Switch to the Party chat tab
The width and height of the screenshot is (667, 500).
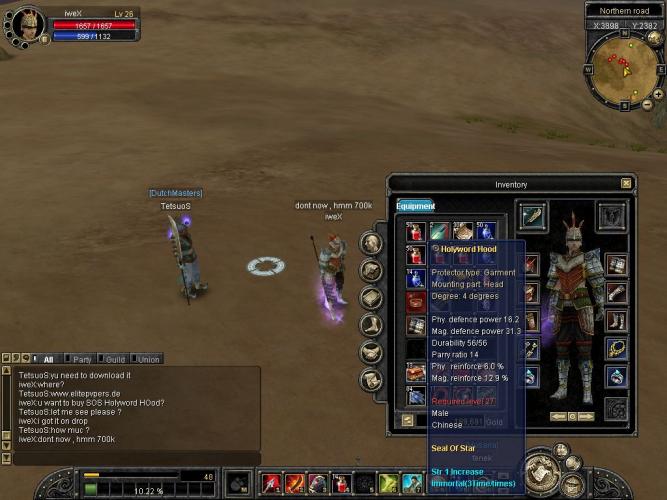(x=82, y=359)
